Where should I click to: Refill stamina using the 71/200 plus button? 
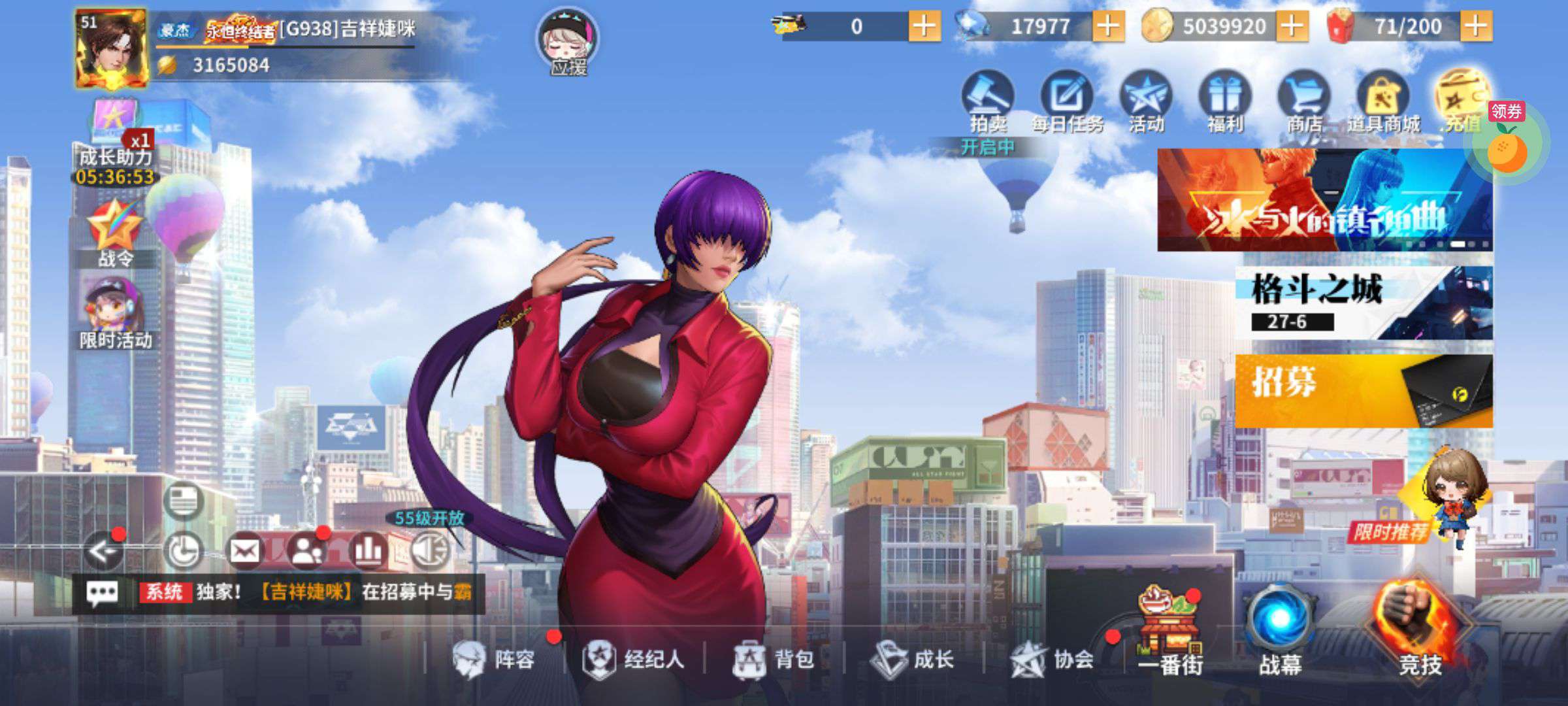tap(1476, 27)
